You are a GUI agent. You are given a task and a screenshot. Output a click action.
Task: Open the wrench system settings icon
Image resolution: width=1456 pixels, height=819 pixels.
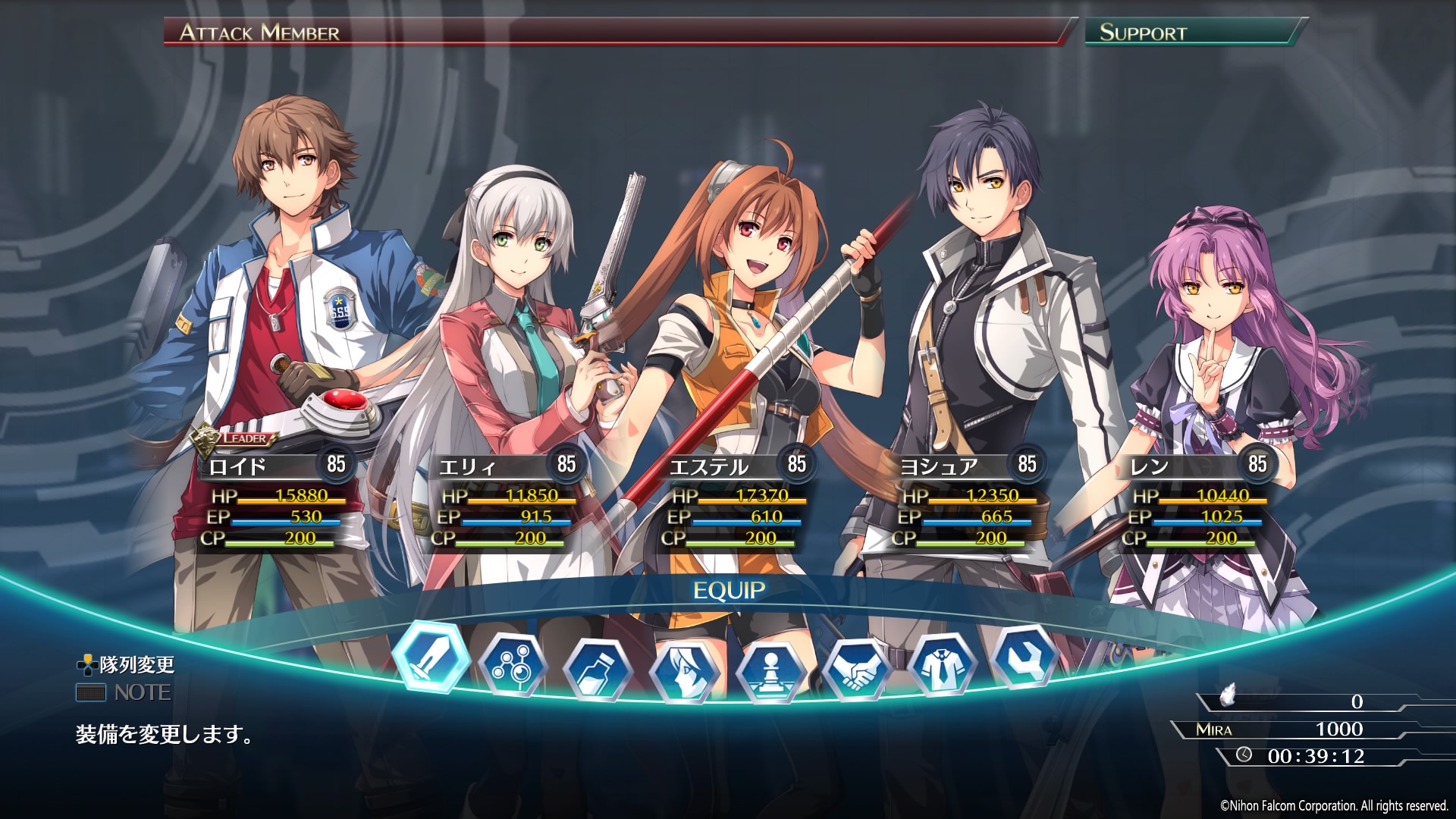pos(1025,657)
